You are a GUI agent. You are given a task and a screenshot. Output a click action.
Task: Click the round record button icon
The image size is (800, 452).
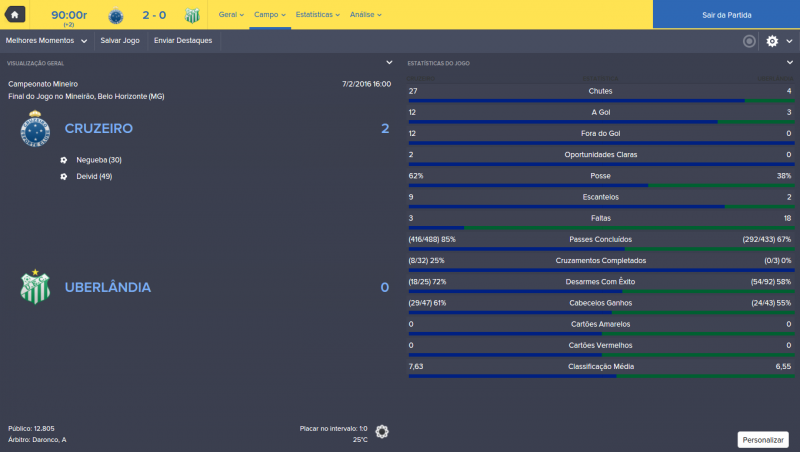pyautogui.click(x=749, y=41)
